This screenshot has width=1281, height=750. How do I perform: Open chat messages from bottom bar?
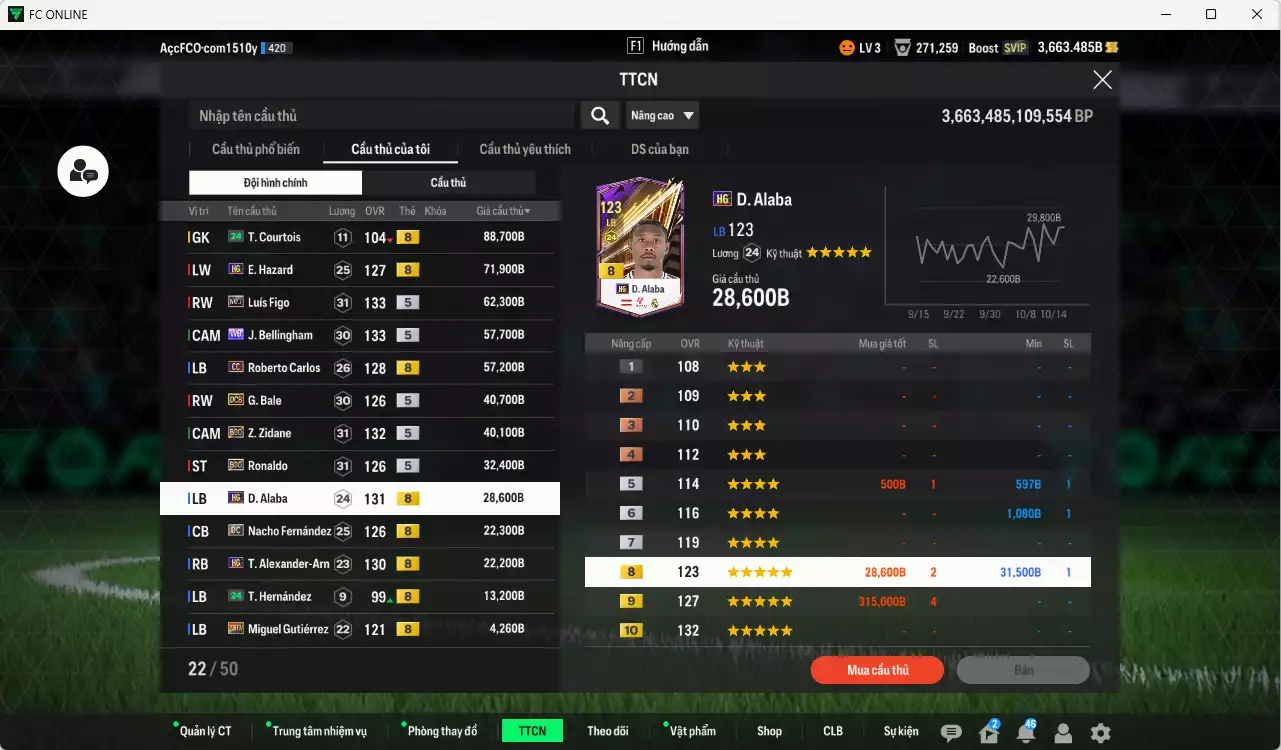coord(952,731)
